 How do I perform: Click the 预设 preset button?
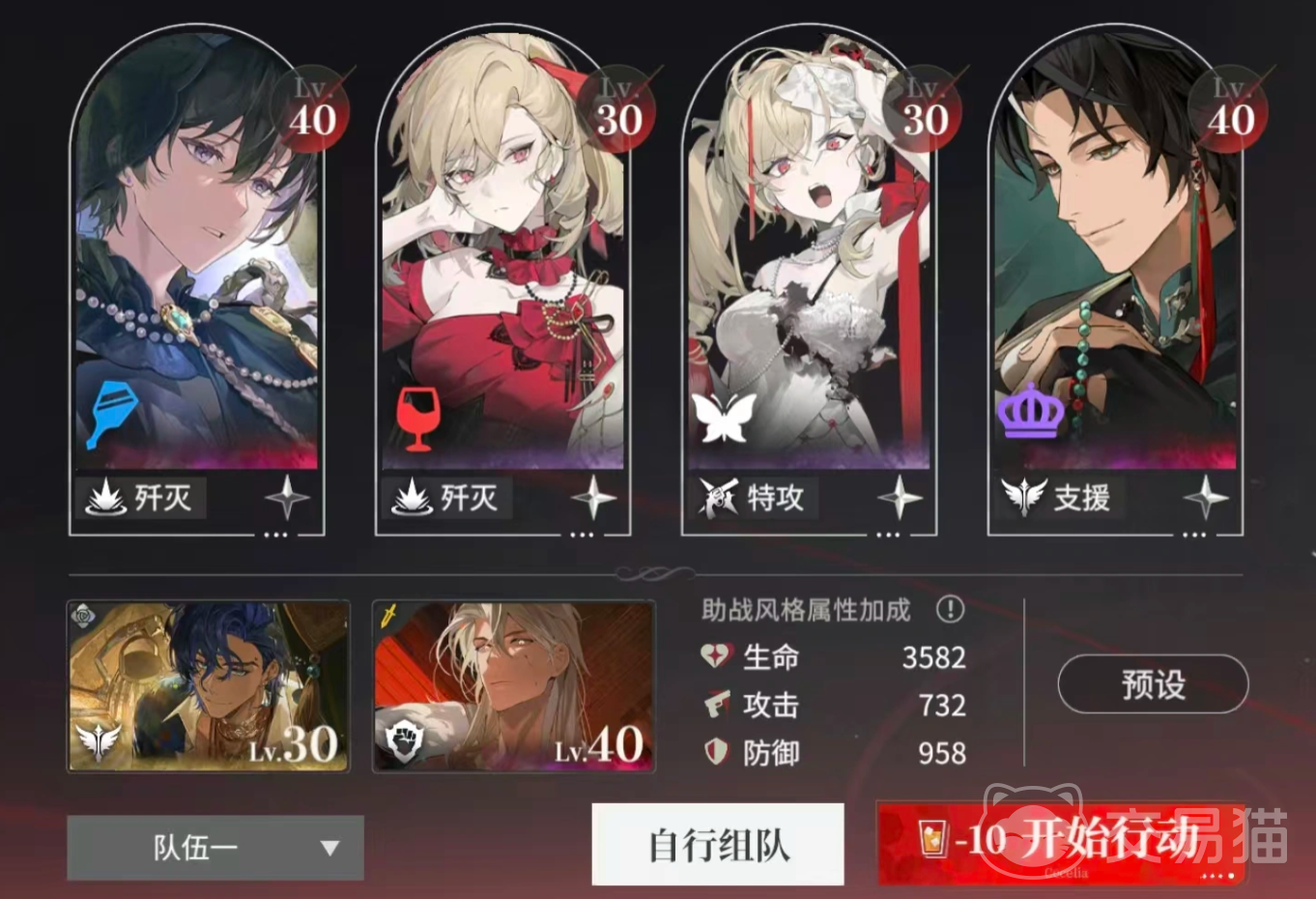tap(1152, 683)
